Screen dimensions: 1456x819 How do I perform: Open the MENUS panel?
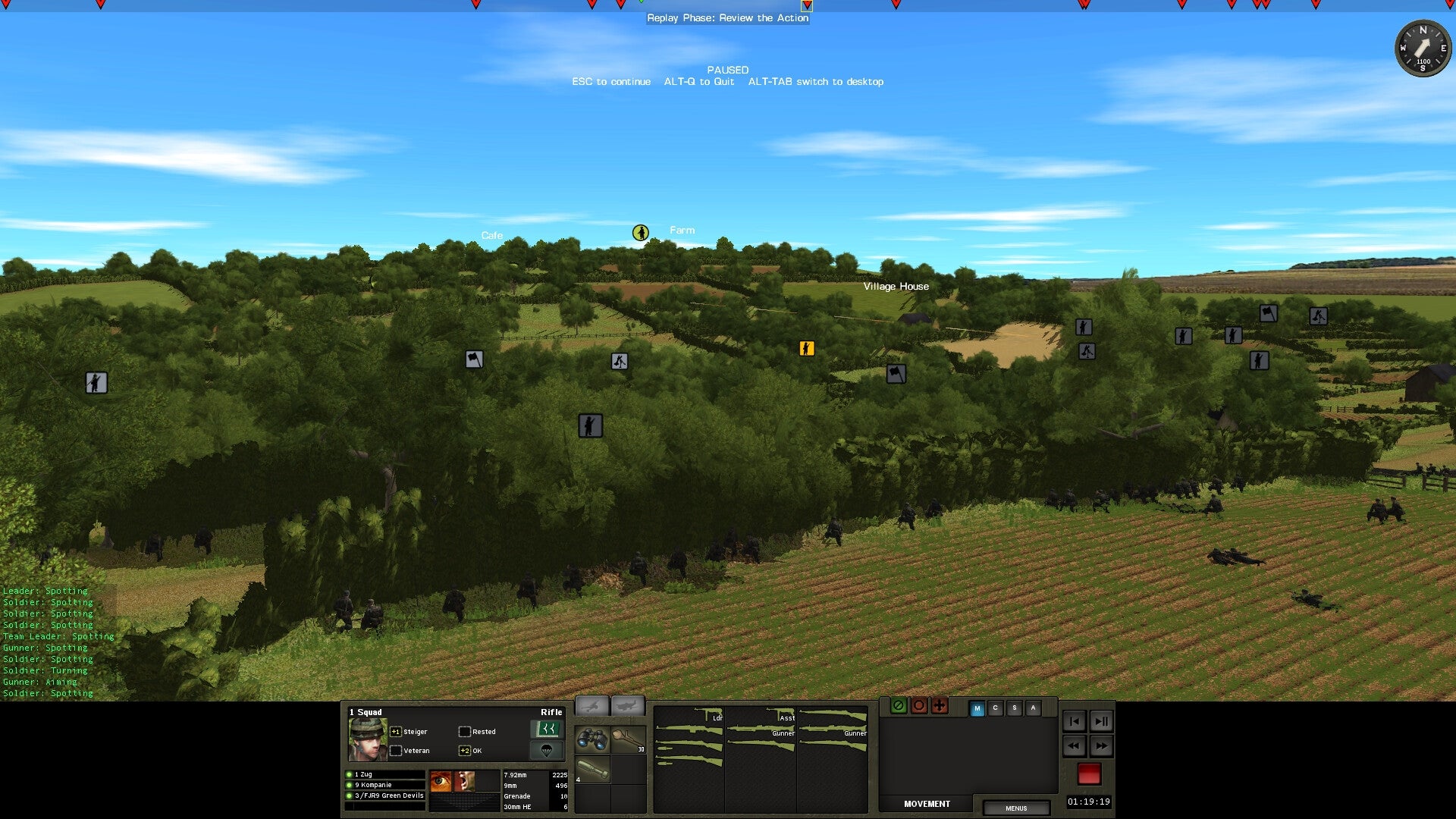1017,808
